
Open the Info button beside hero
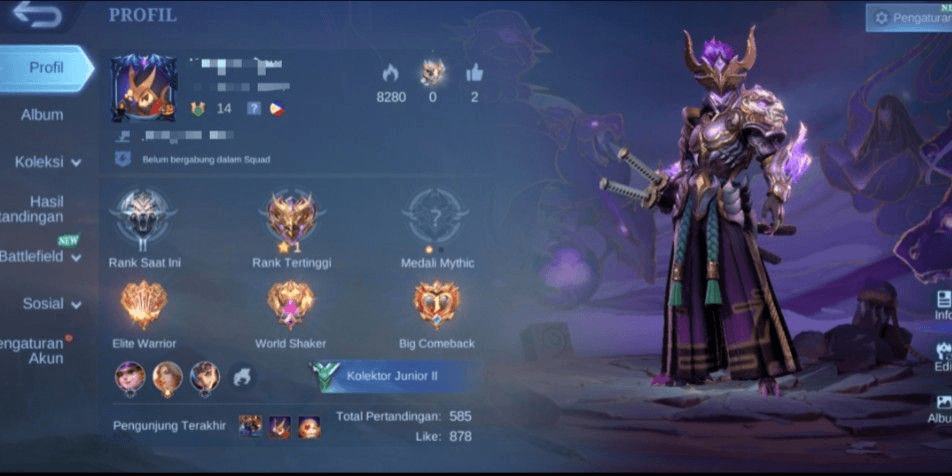coord(942,306)
